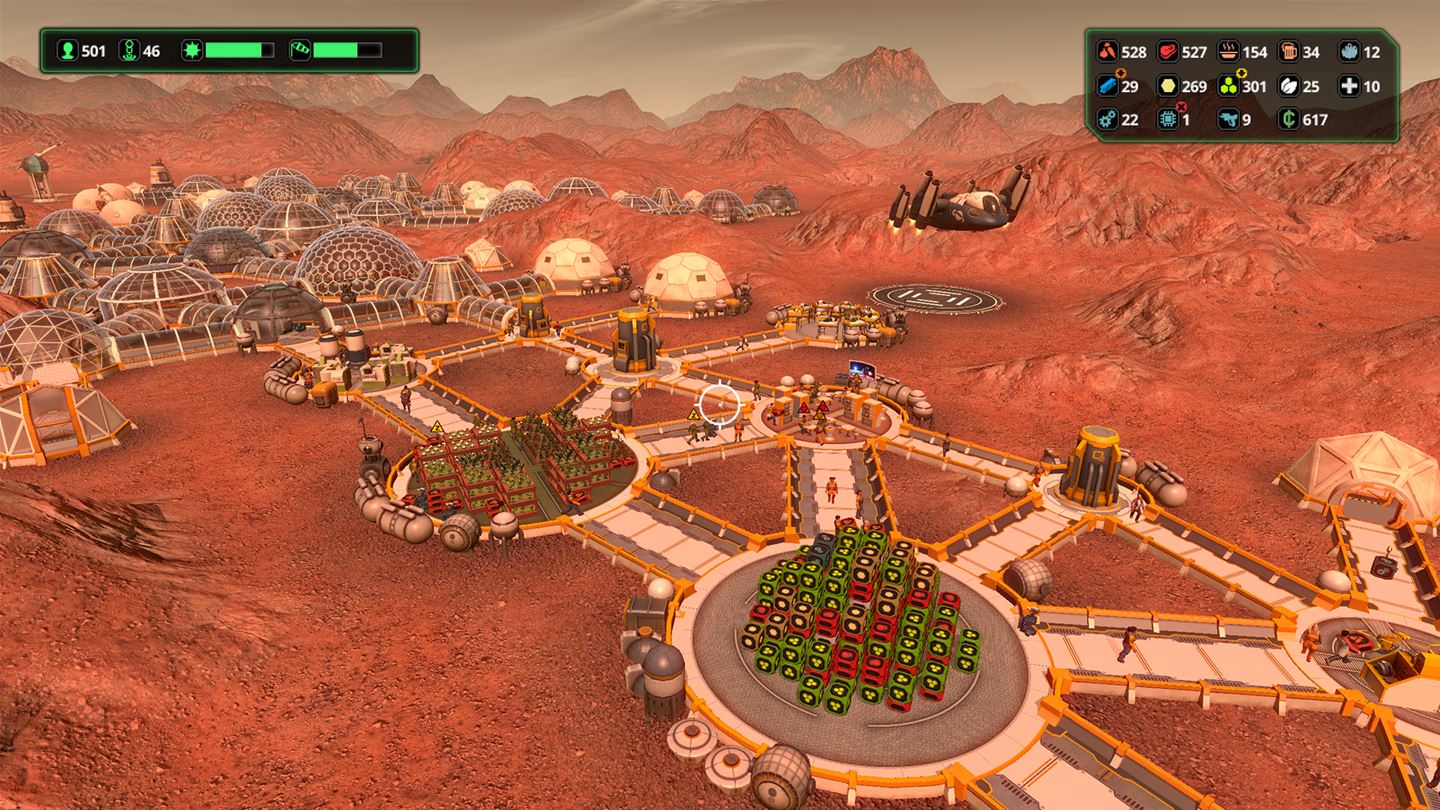Image resolution: width=1440 pixels, height=810 pixels.
Task: Click the orange down-arrow above the metal counter
Action: click(x=1120, y=73)
